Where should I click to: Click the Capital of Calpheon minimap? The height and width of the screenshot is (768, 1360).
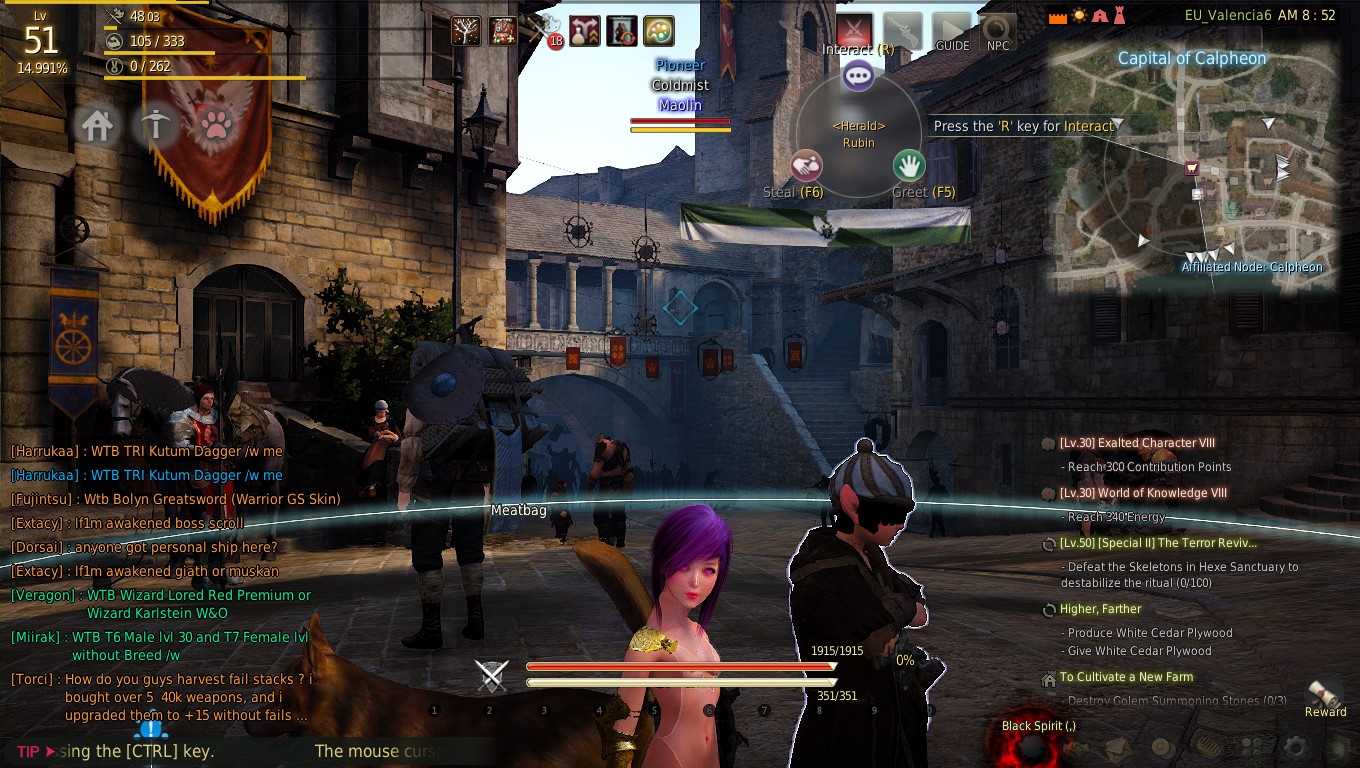(1192, 170)
